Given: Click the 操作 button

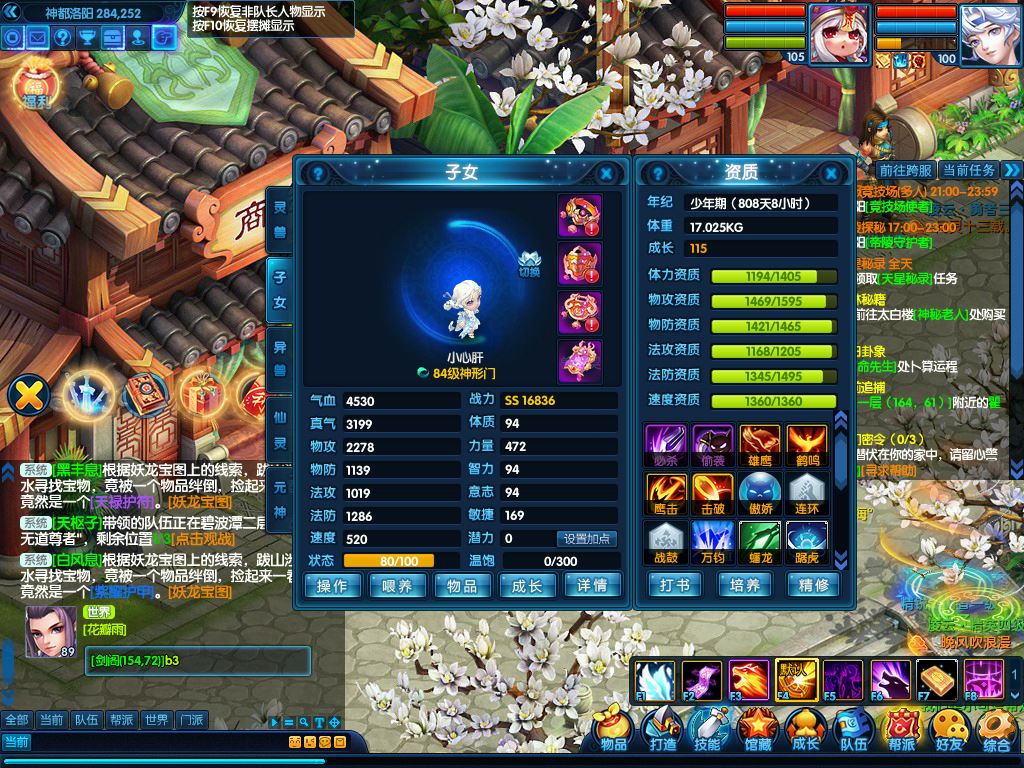Looking at the screenshot, I should tap(332, 586).
